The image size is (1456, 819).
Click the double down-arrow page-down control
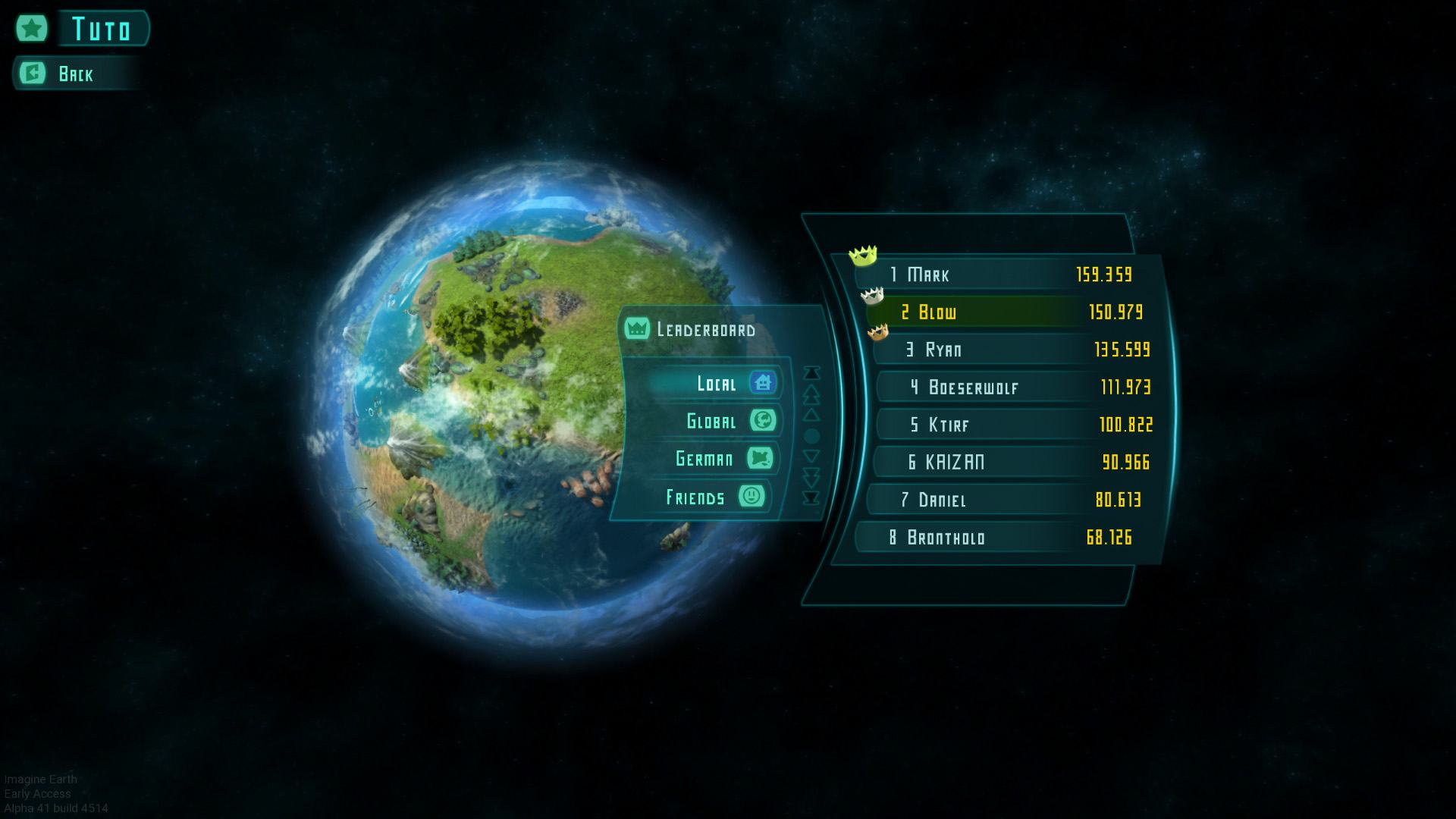811,477
